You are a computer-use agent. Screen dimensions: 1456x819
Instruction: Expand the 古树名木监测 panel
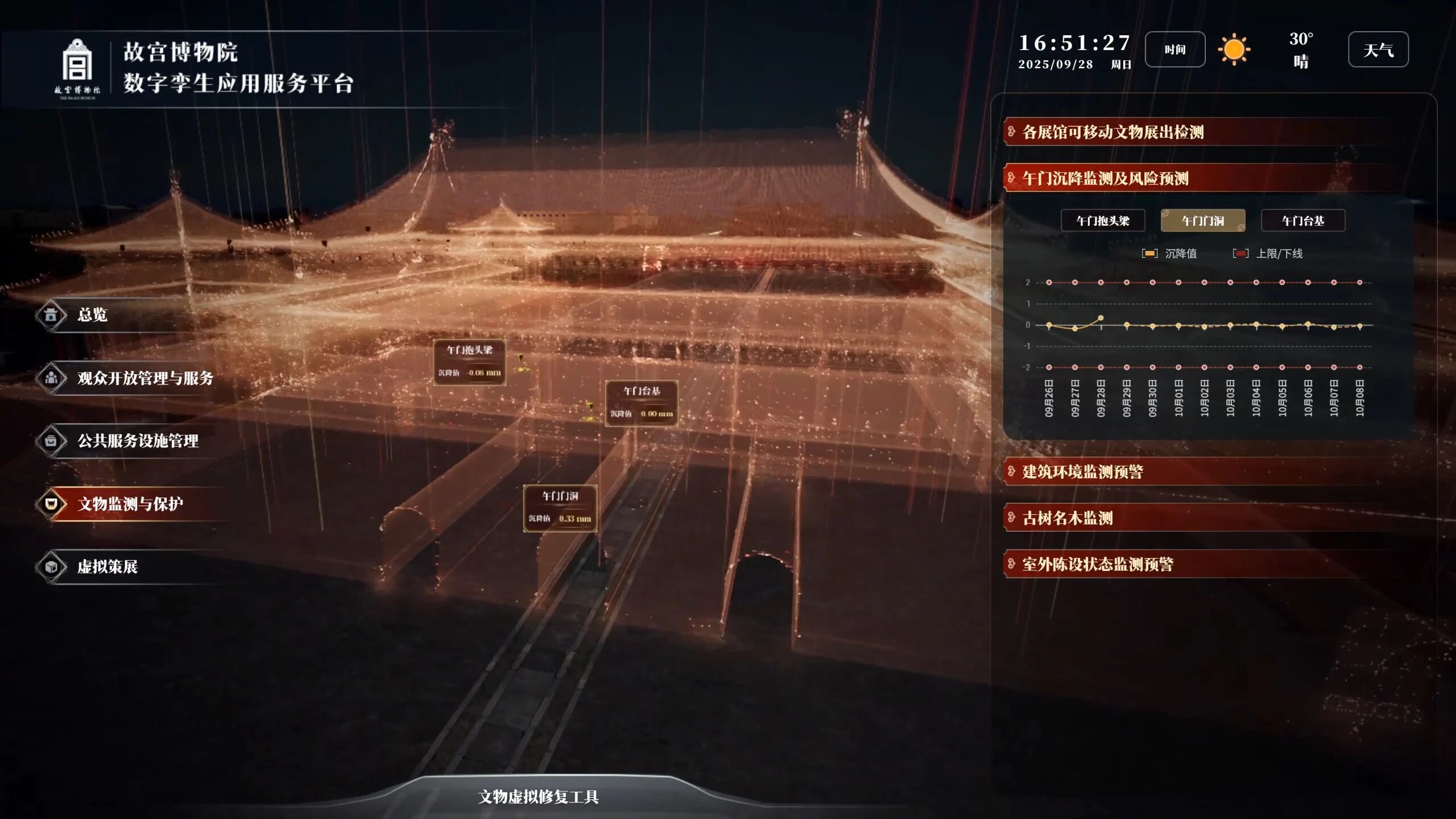click(1067, 518)
